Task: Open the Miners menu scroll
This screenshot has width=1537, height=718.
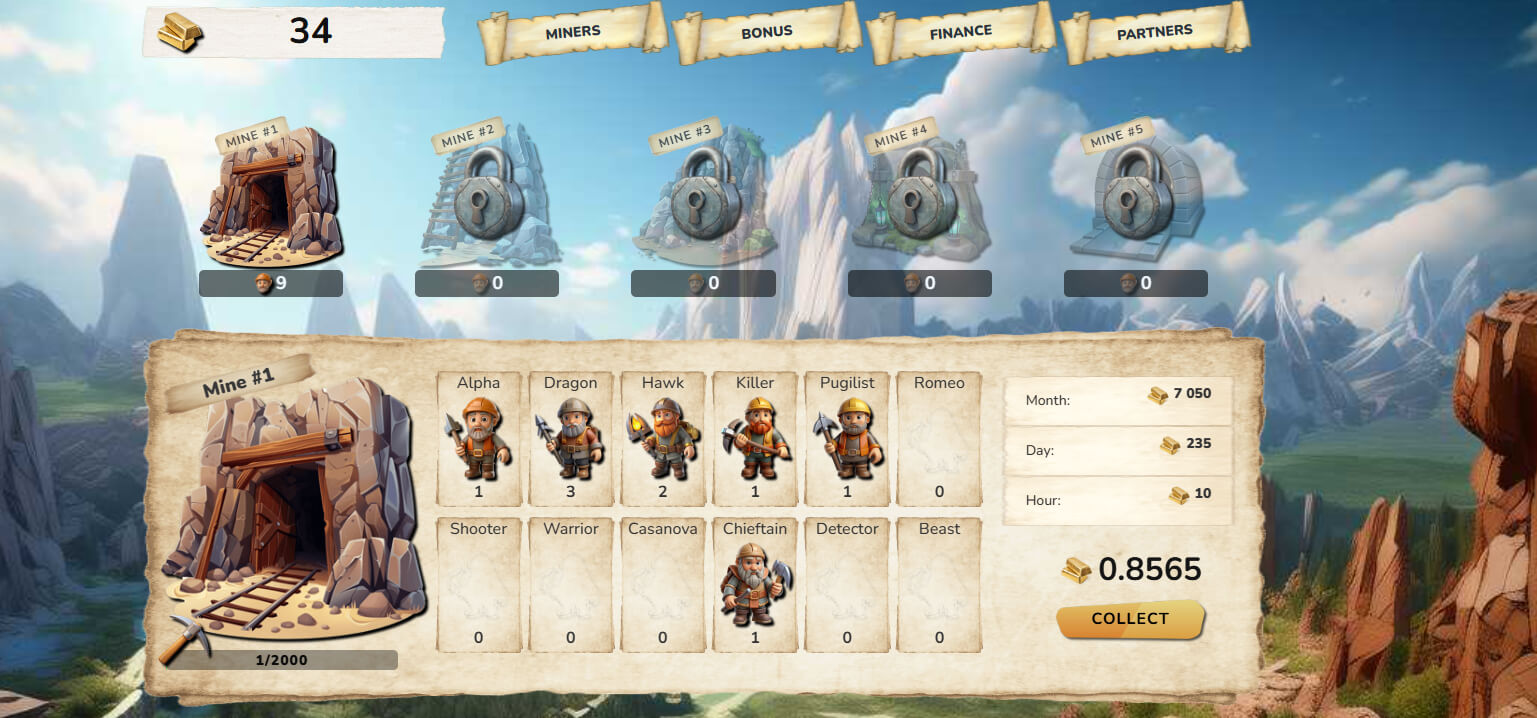Action: coord(573,33)
